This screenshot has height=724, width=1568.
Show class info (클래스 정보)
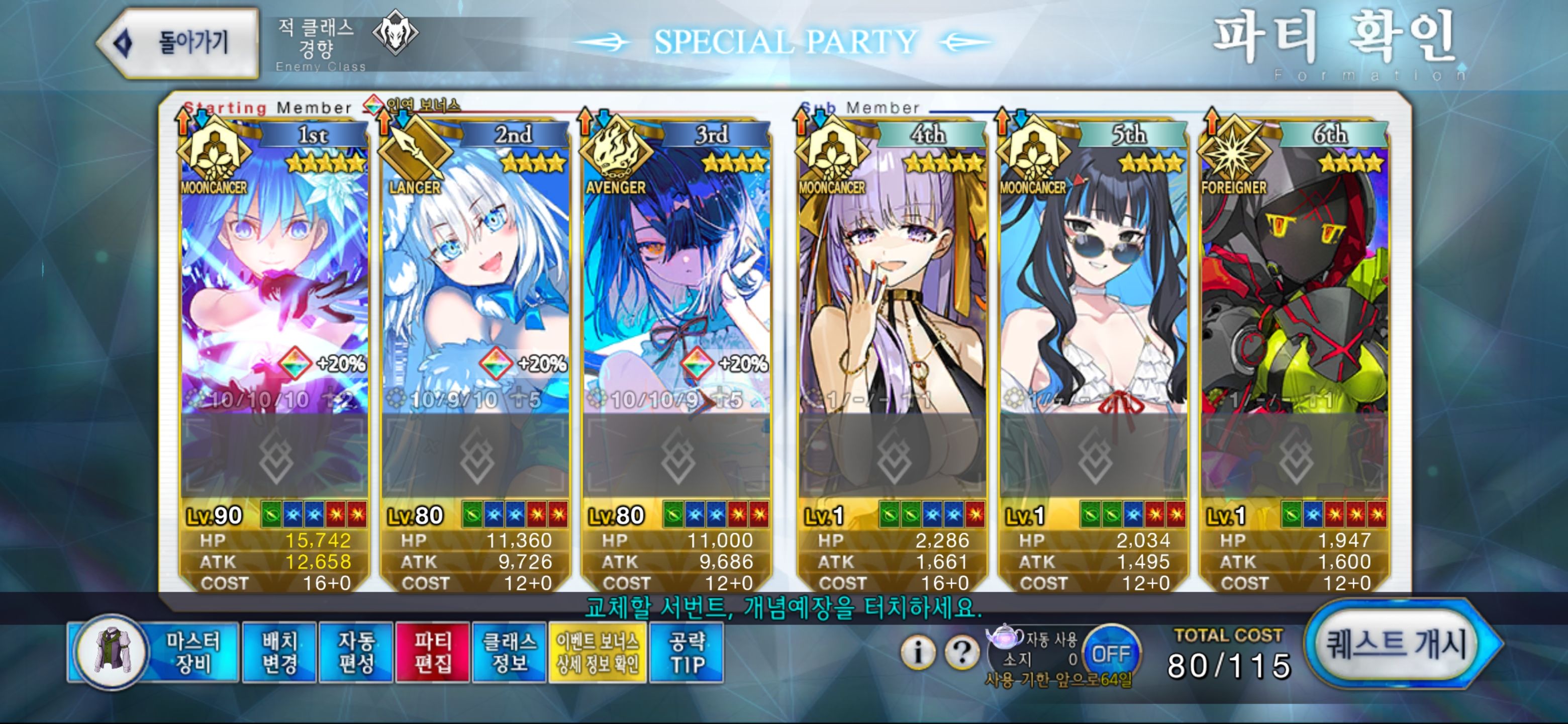tap(510, 652)
